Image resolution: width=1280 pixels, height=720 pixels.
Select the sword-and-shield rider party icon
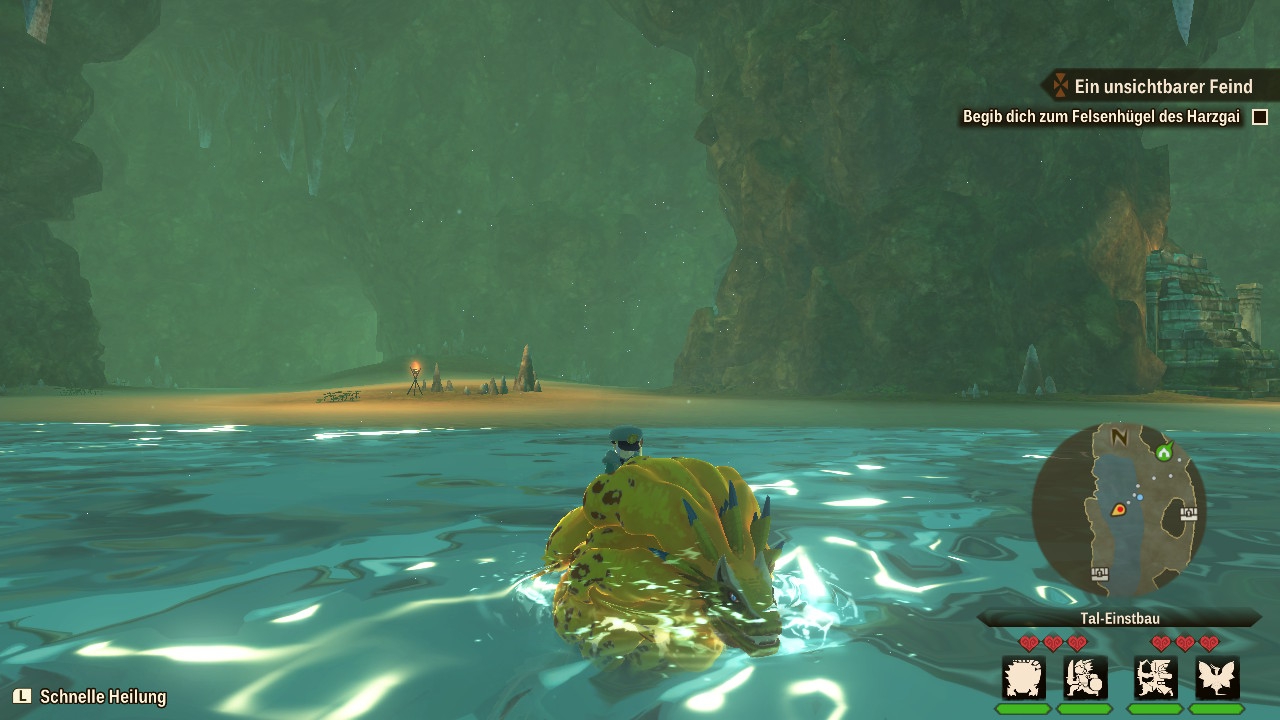click(1085, 678)
